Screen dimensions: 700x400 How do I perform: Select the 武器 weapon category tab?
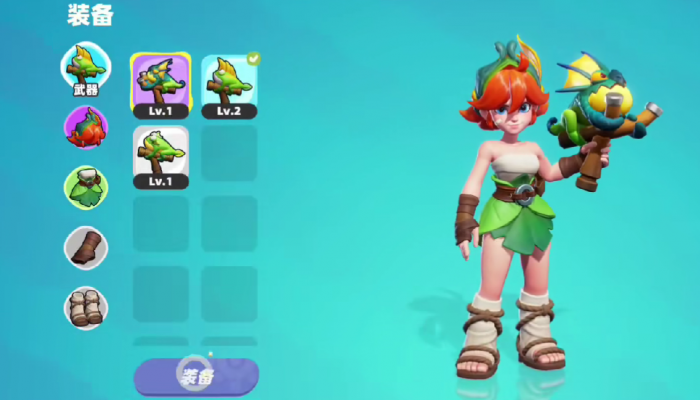coord(86,69)
